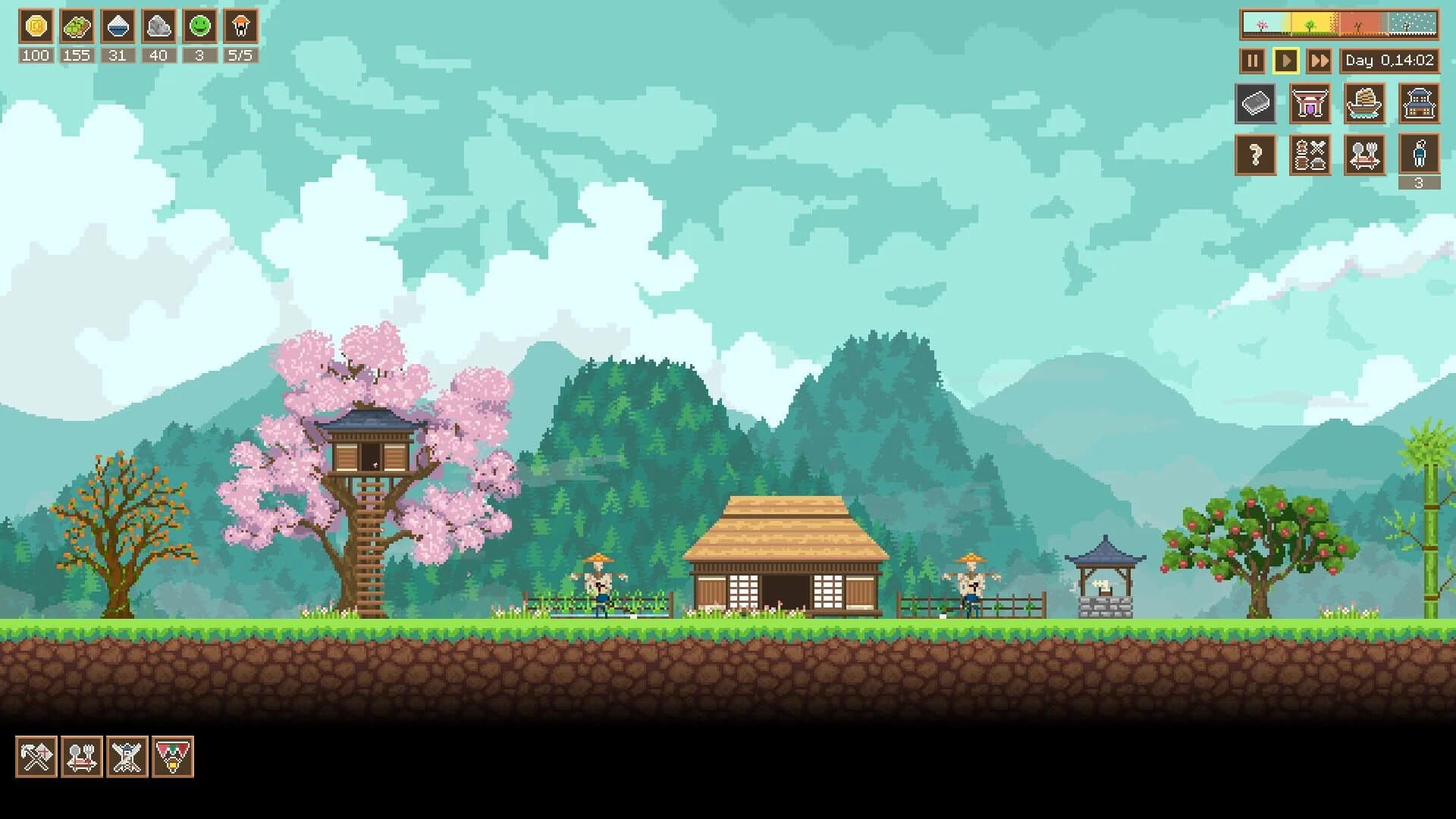Select the grayed stone tablet icon
Screen dimensions: 1456x819
pyautogui.click(x=1256, y=104)
